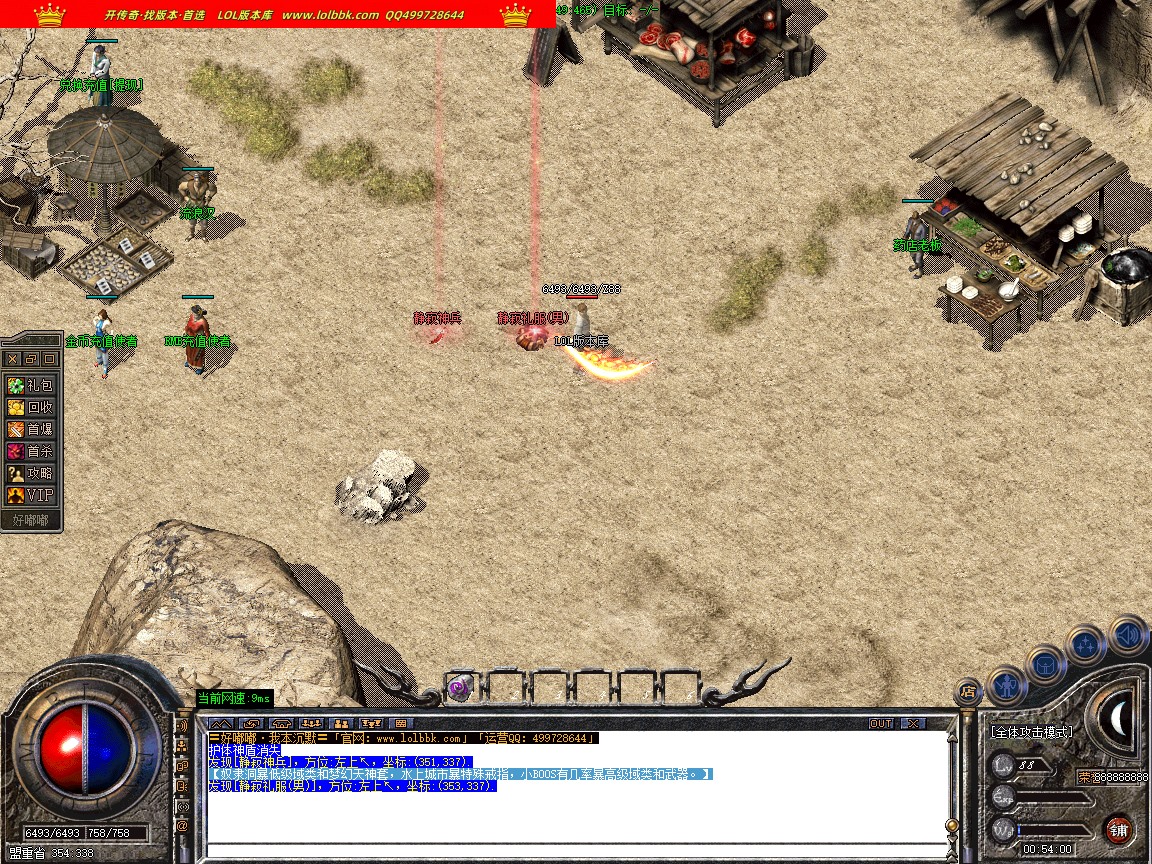The image size is (1152, 864).
Task: Close the side menu with the X button
Action: (12, 358)
